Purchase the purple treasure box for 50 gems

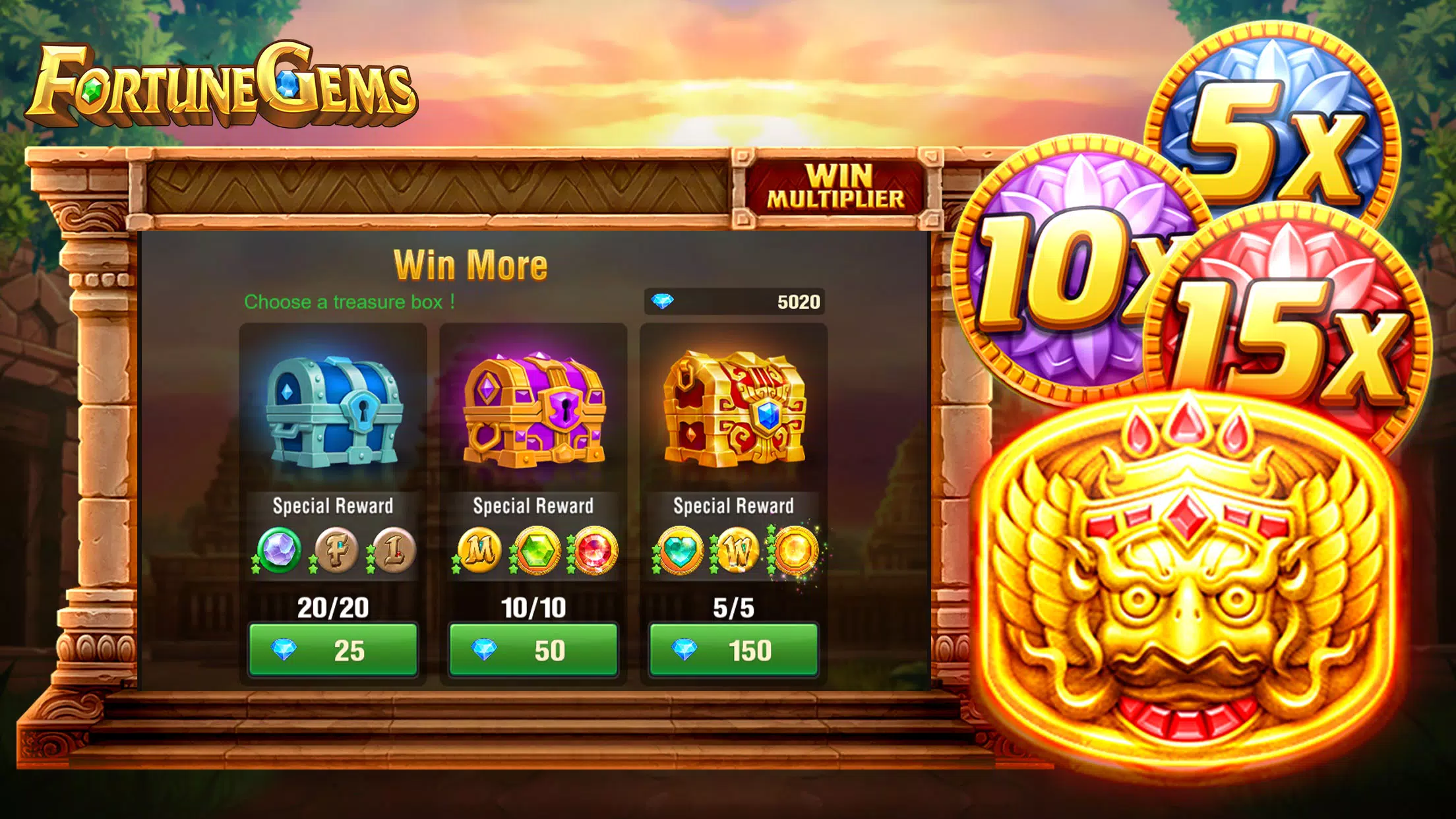click(533, 650)
